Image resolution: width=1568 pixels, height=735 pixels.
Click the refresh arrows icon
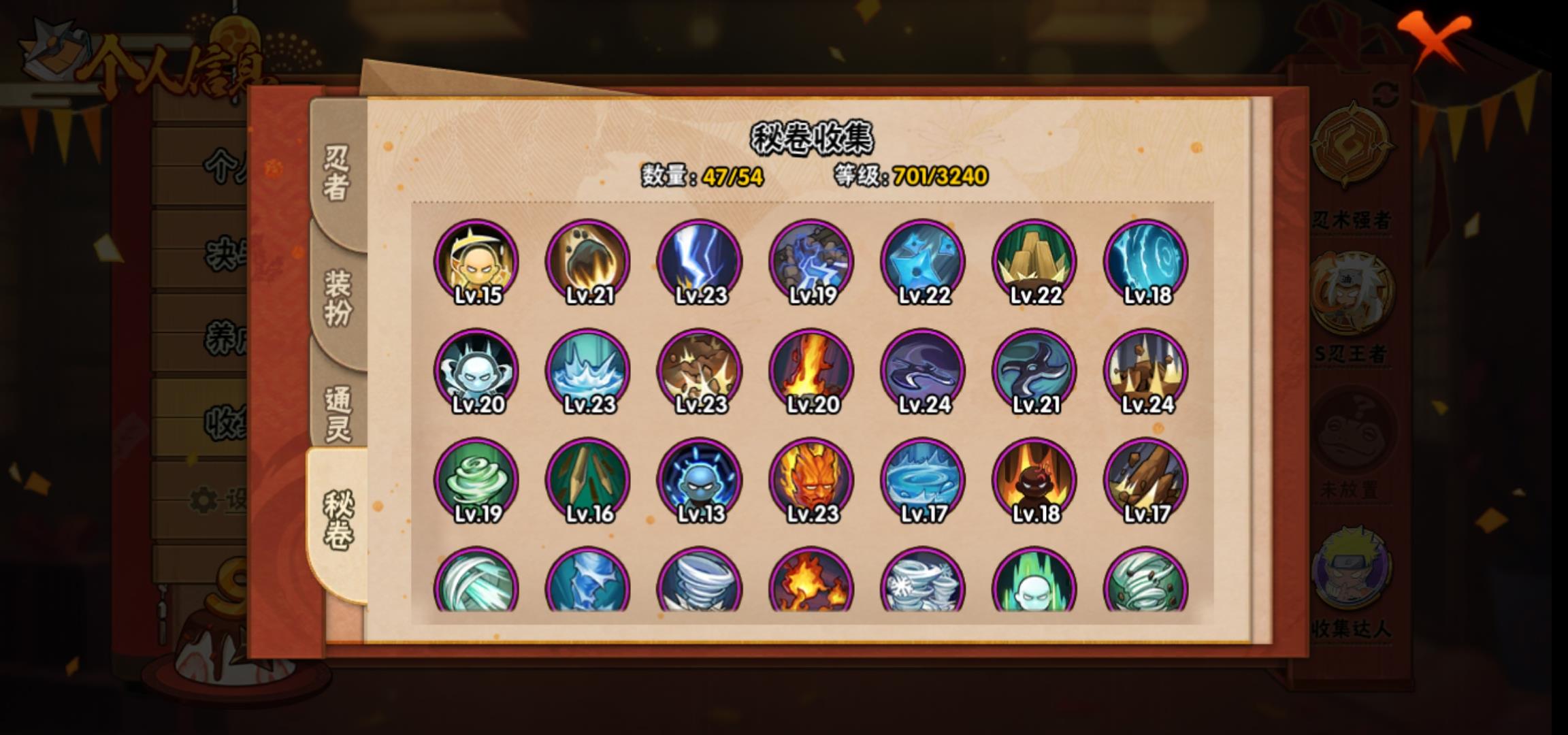click(x=1386, y=95)
